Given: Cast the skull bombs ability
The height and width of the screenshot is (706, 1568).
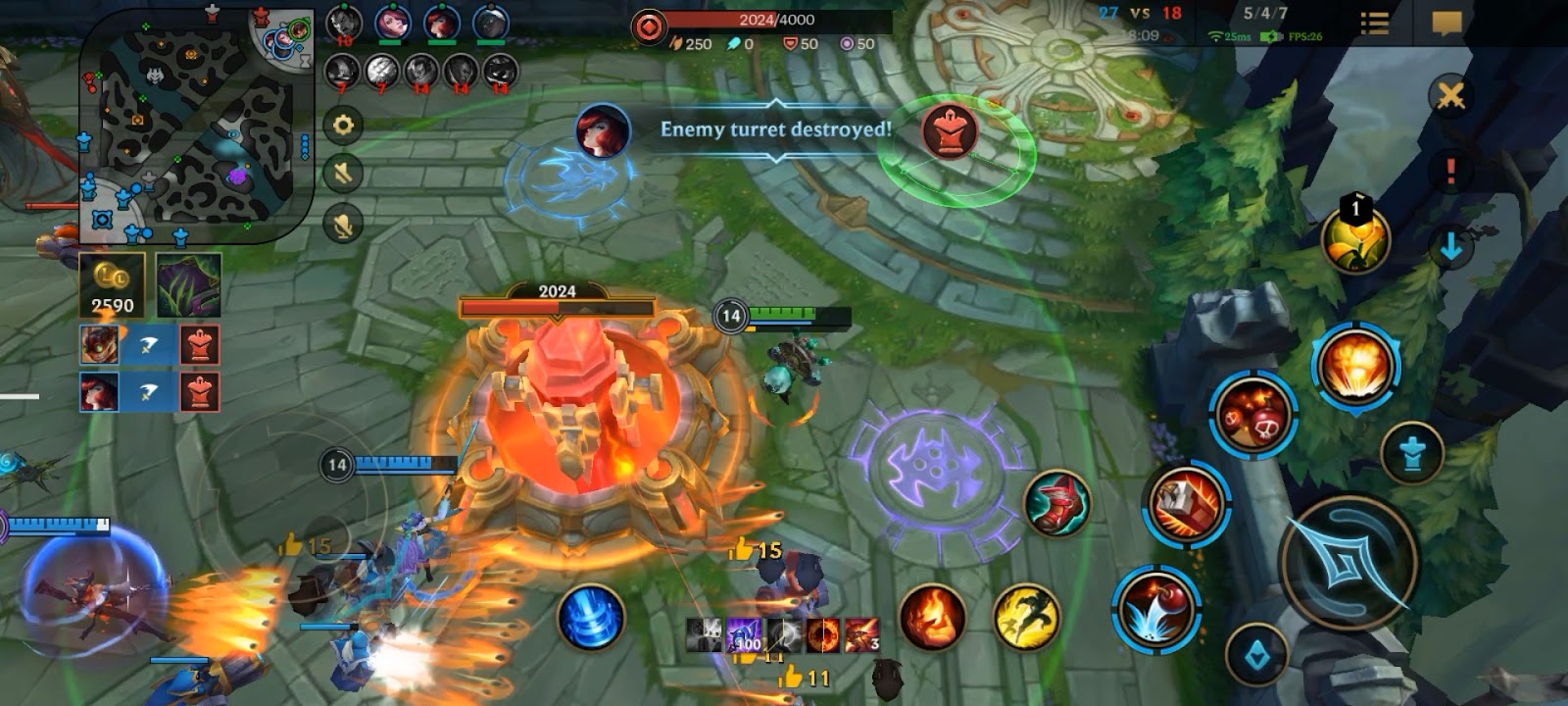Looking at the screenshot, I should 1252,414.
